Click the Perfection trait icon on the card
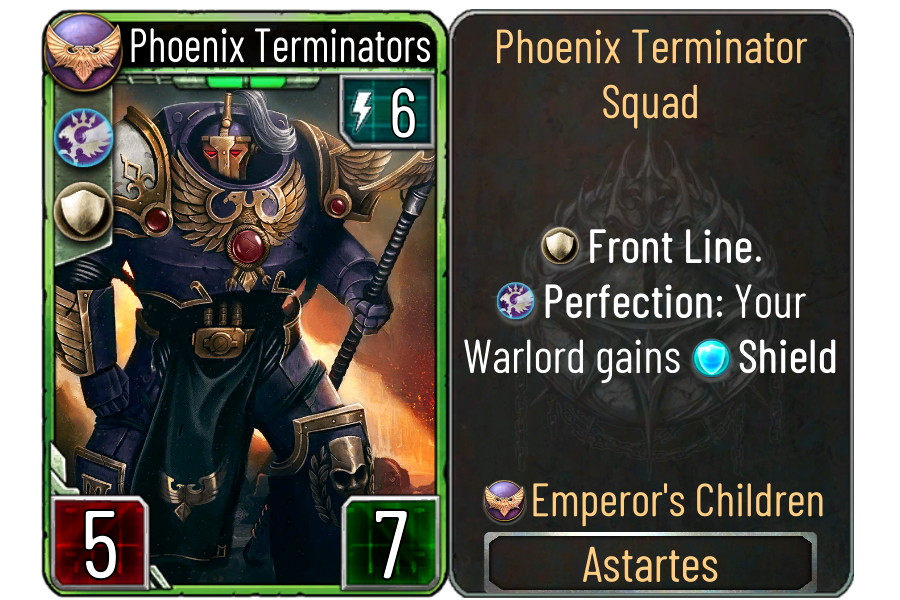The width and height of the screenshot is (900, 600). (x=77, y=134)
